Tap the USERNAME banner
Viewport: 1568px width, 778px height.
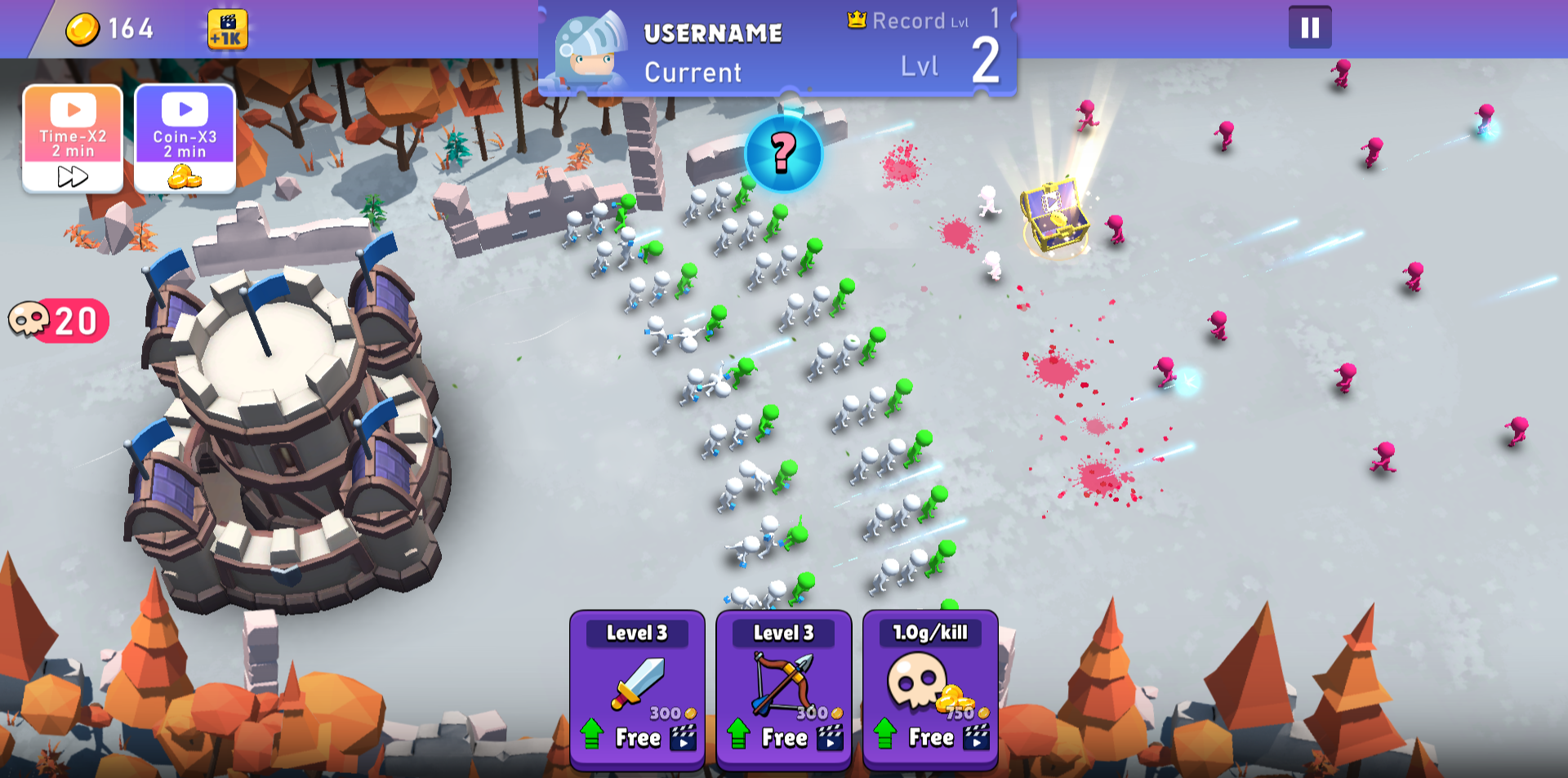713,33
